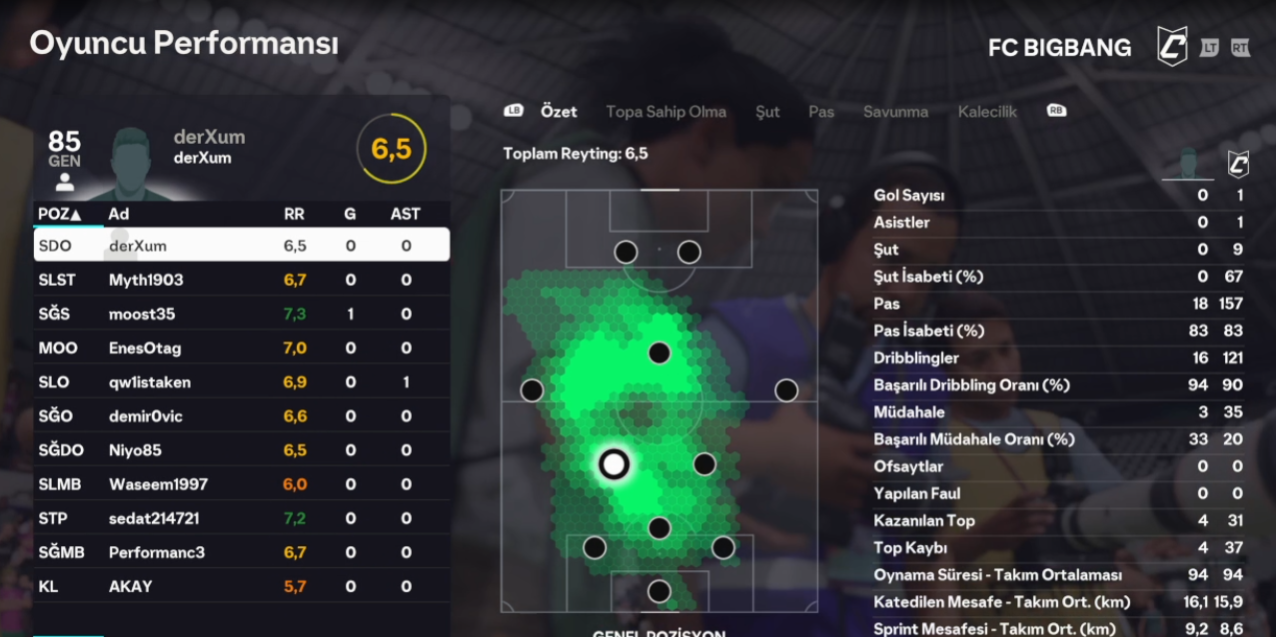Pick qw1istaken in the player table

(240, 382)
